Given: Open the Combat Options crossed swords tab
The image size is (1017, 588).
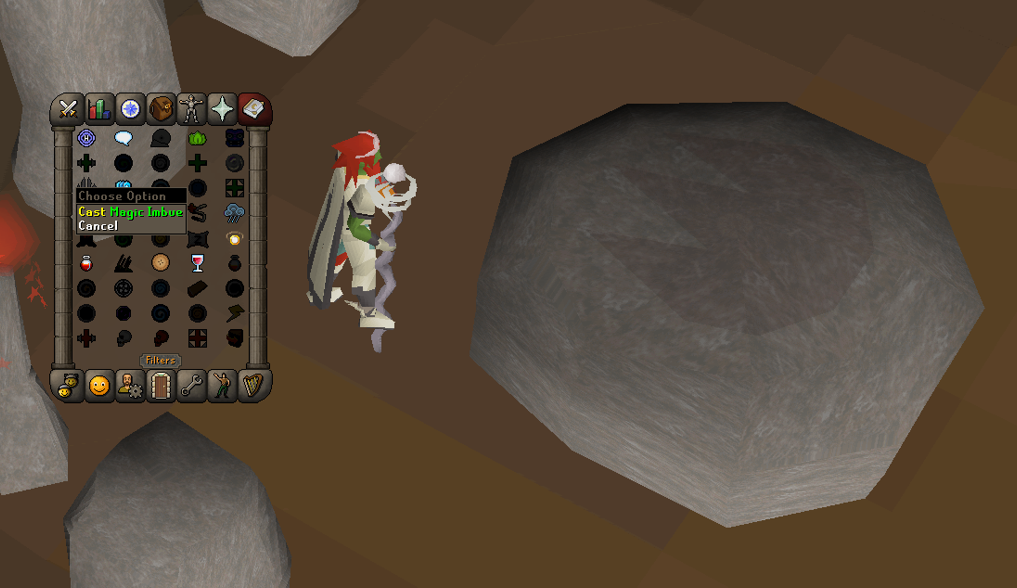Looking at the screenshot, I should pyautogui.click(x=68, y=108).
